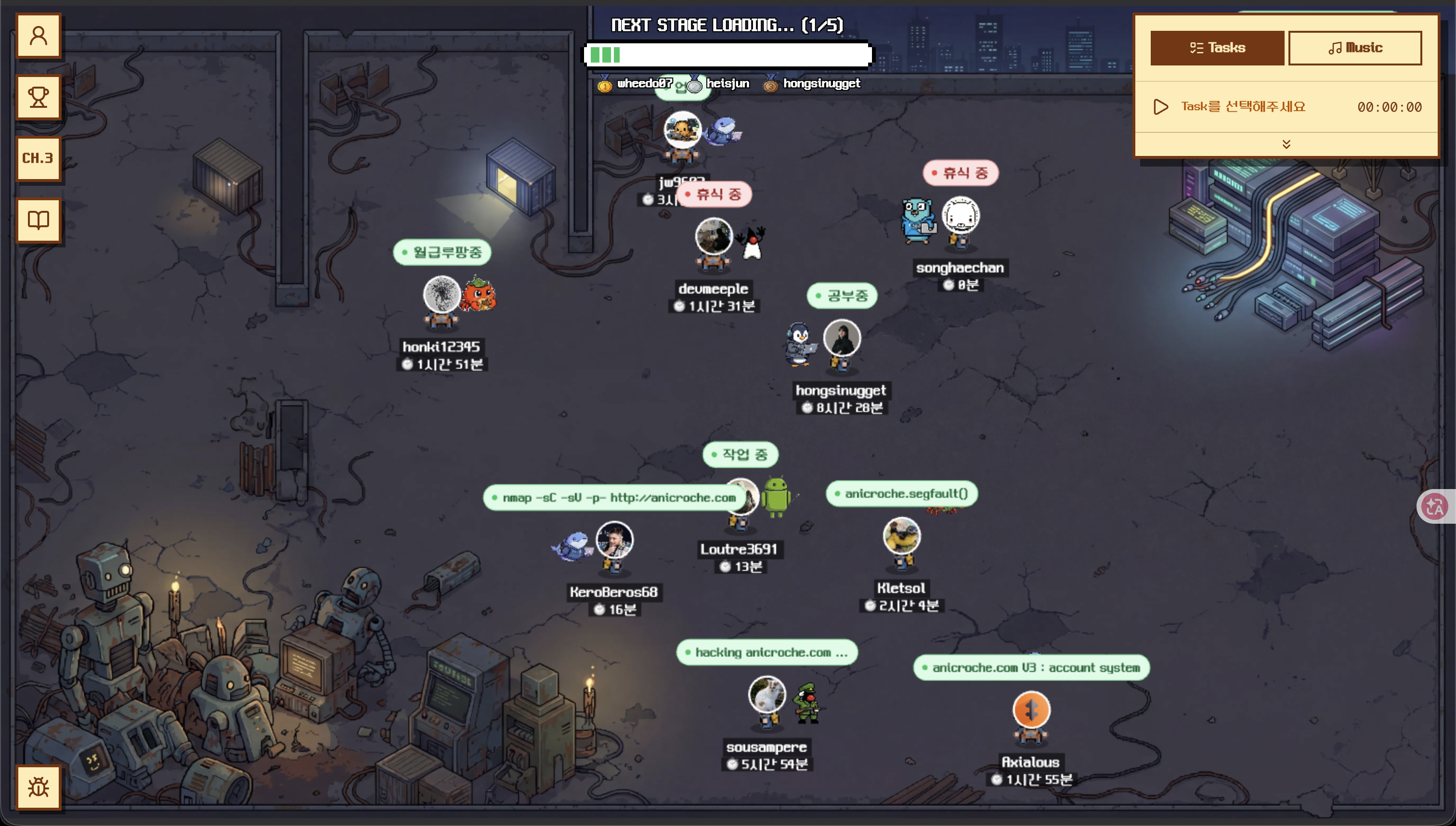1456x826 pixels.
Task: Report a bug using the bug icon
Action: tap(38, 787)
